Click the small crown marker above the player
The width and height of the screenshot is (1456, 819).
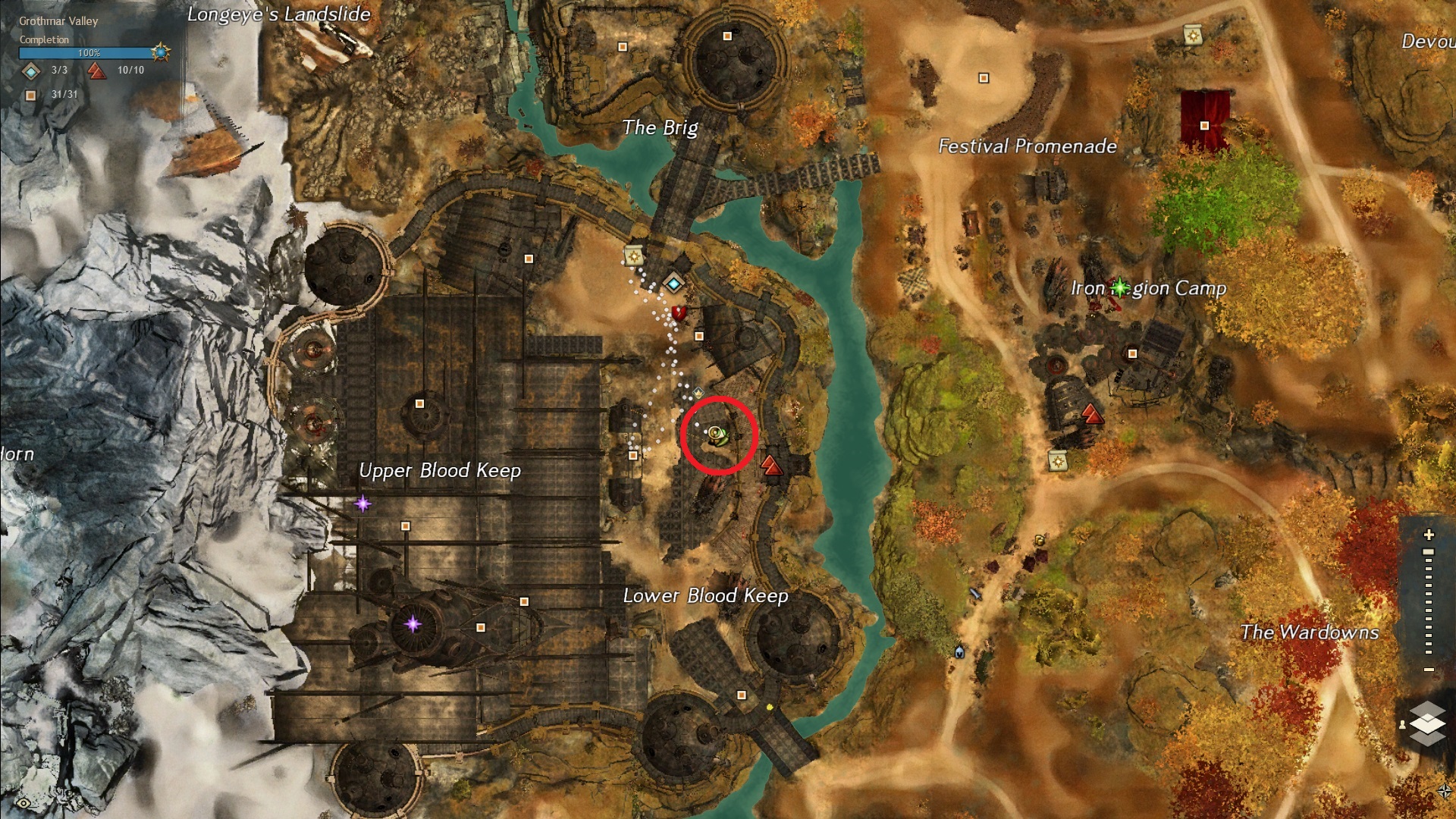pyautogui.click(x=698, y=392)
